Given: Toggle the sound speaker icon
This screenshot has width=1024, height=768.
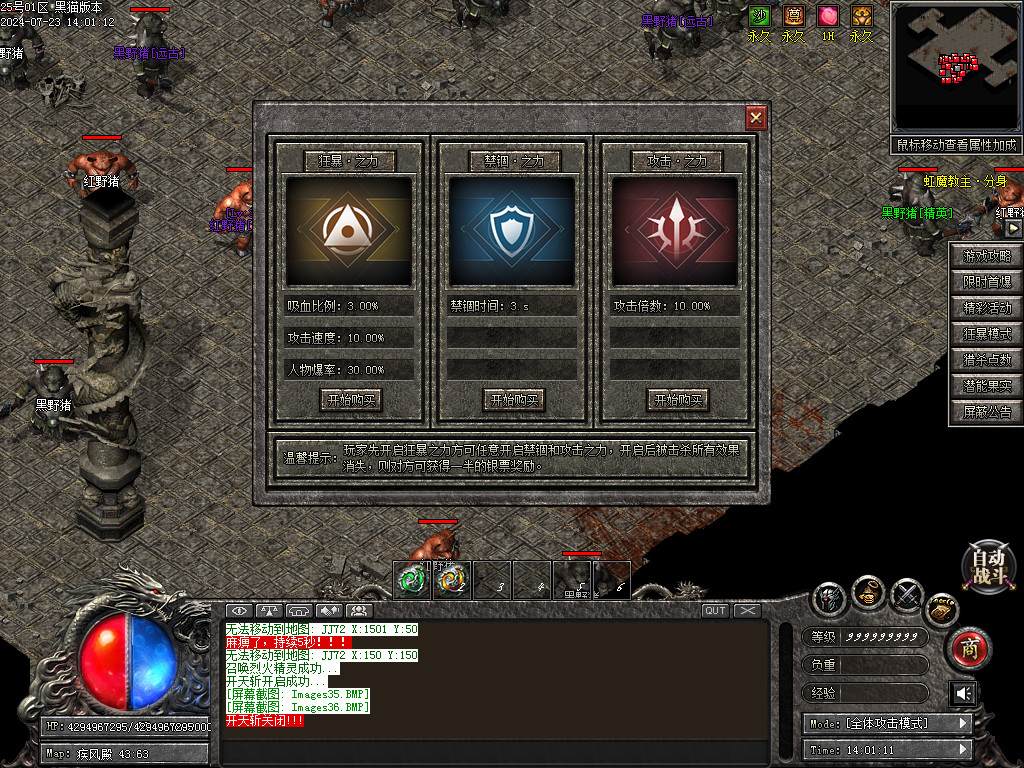Looking at the screenshot, I should click(x=963, y=693).
